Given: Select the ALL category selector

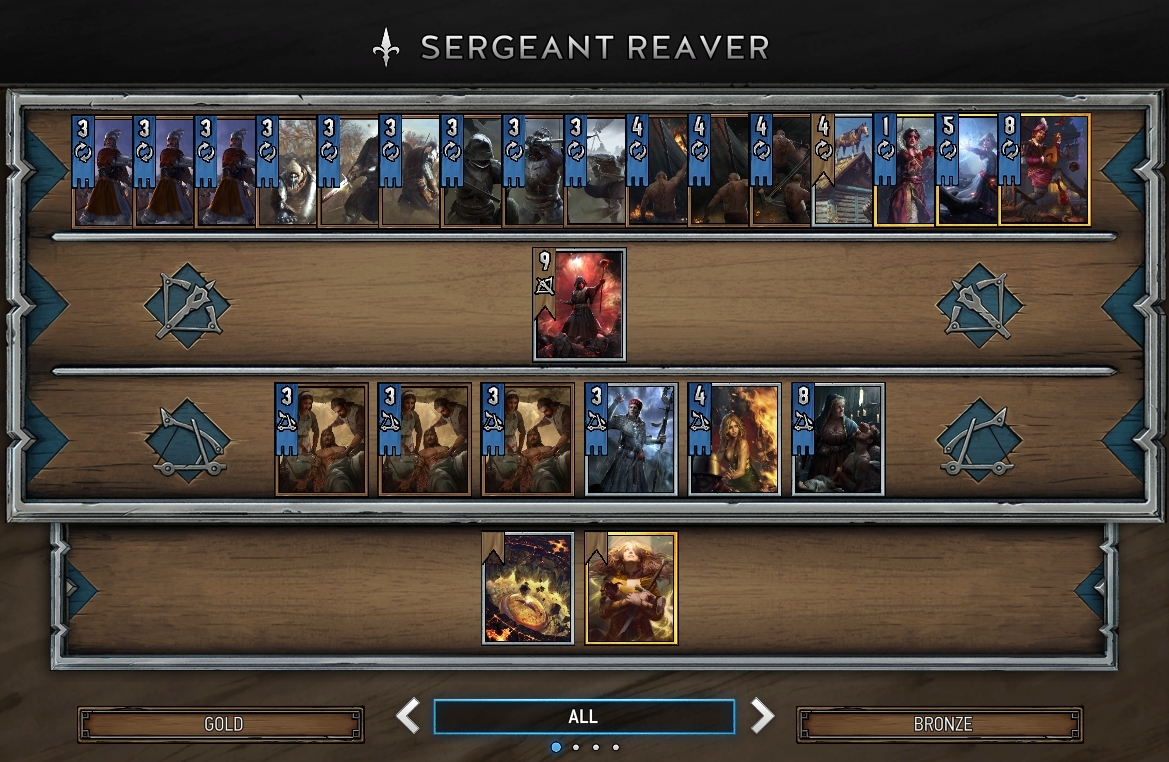Looking at the screenshot, I should (x=583, y=717).
